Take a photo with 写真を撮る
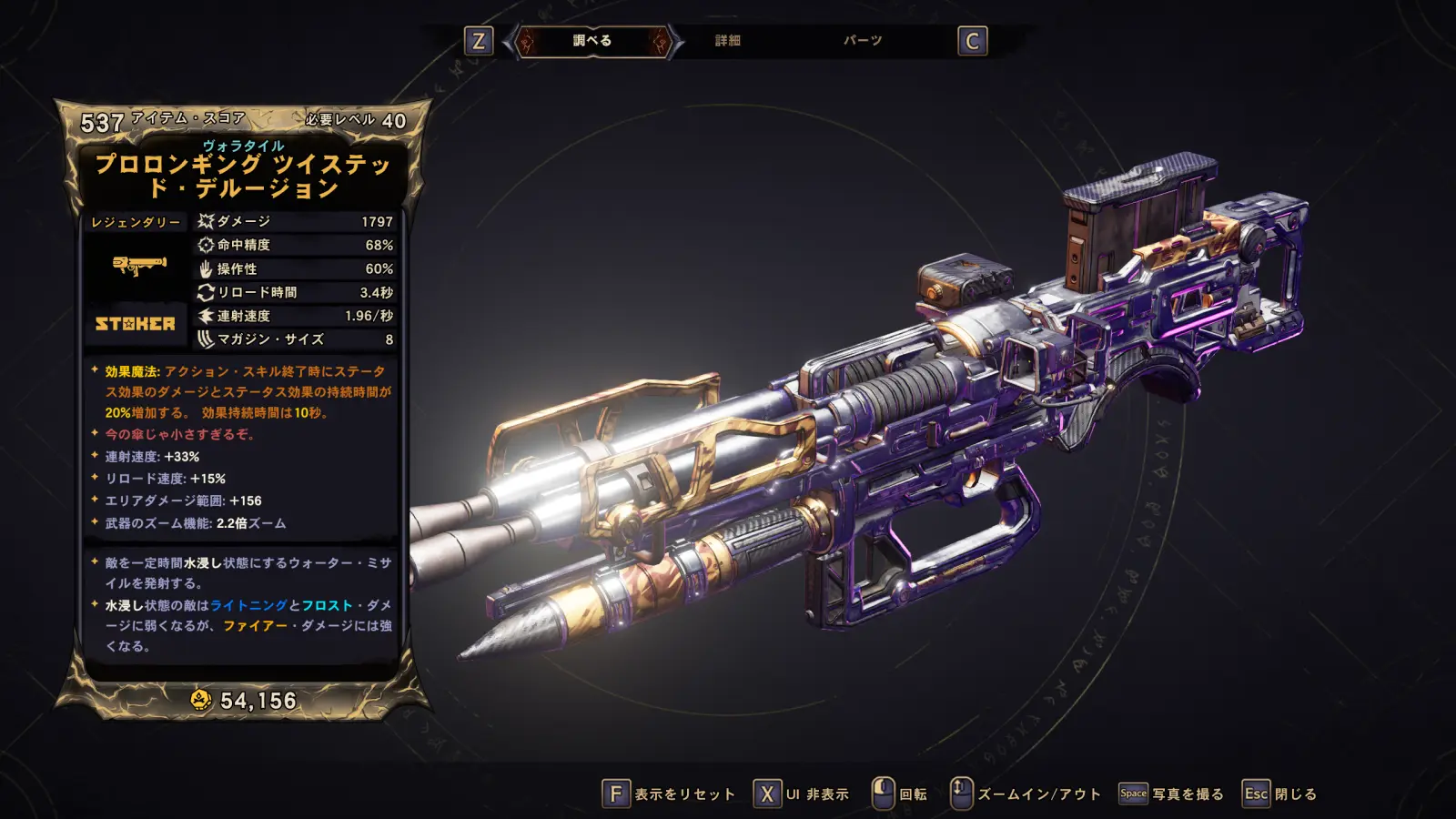 pos(1172,794)
